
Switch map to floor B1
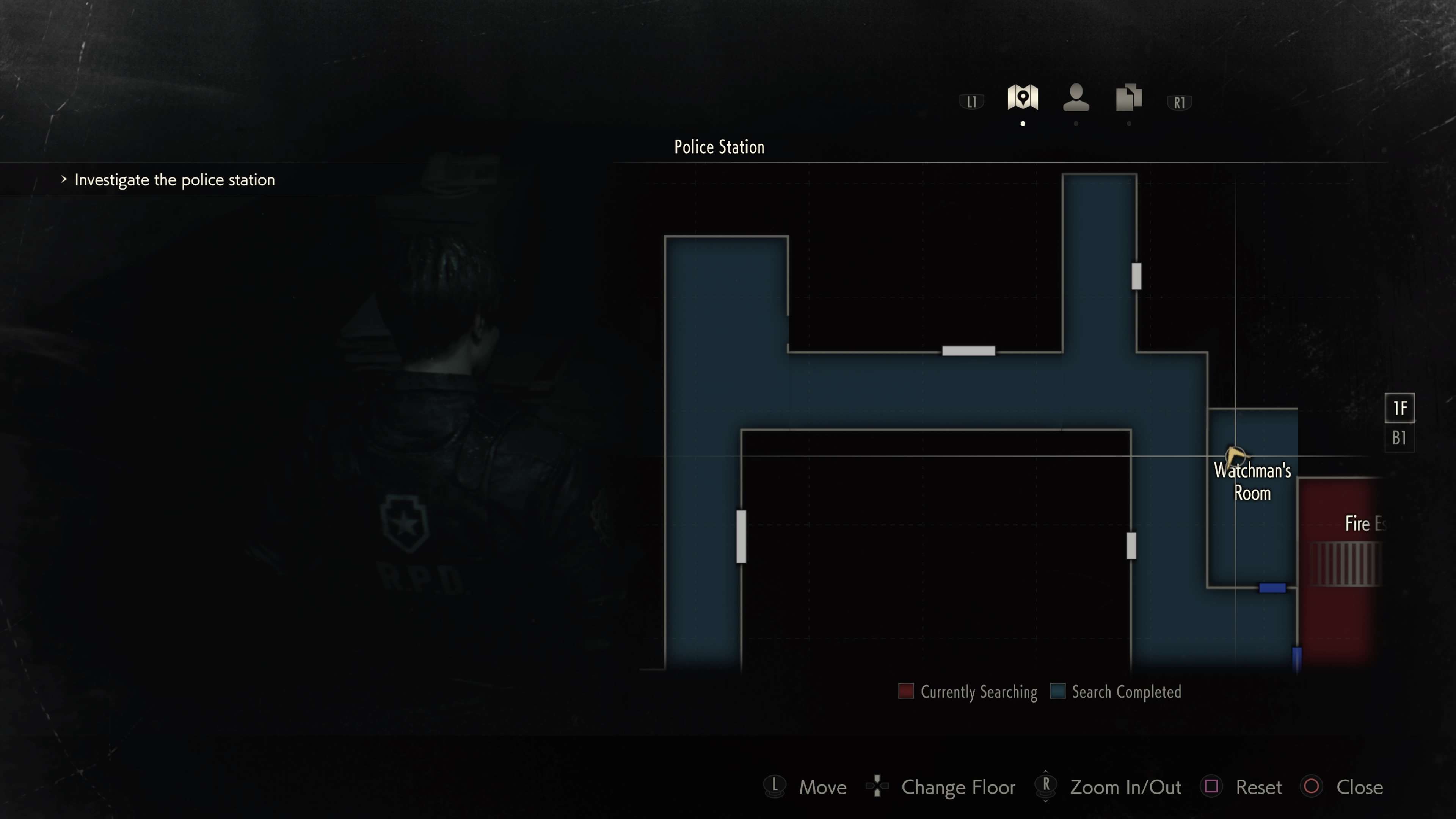pos(1399,438)
